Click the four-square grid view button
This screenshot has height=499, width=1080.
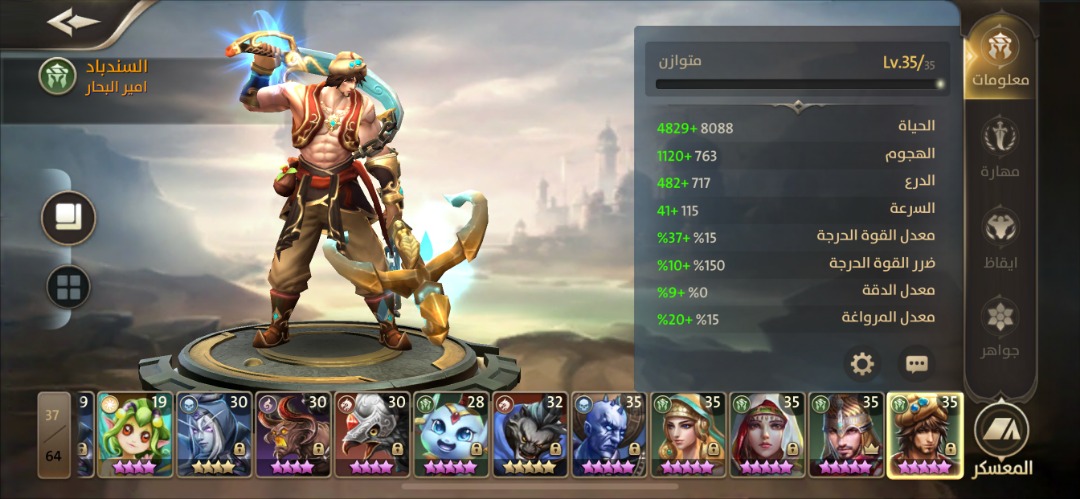point(69,288)
